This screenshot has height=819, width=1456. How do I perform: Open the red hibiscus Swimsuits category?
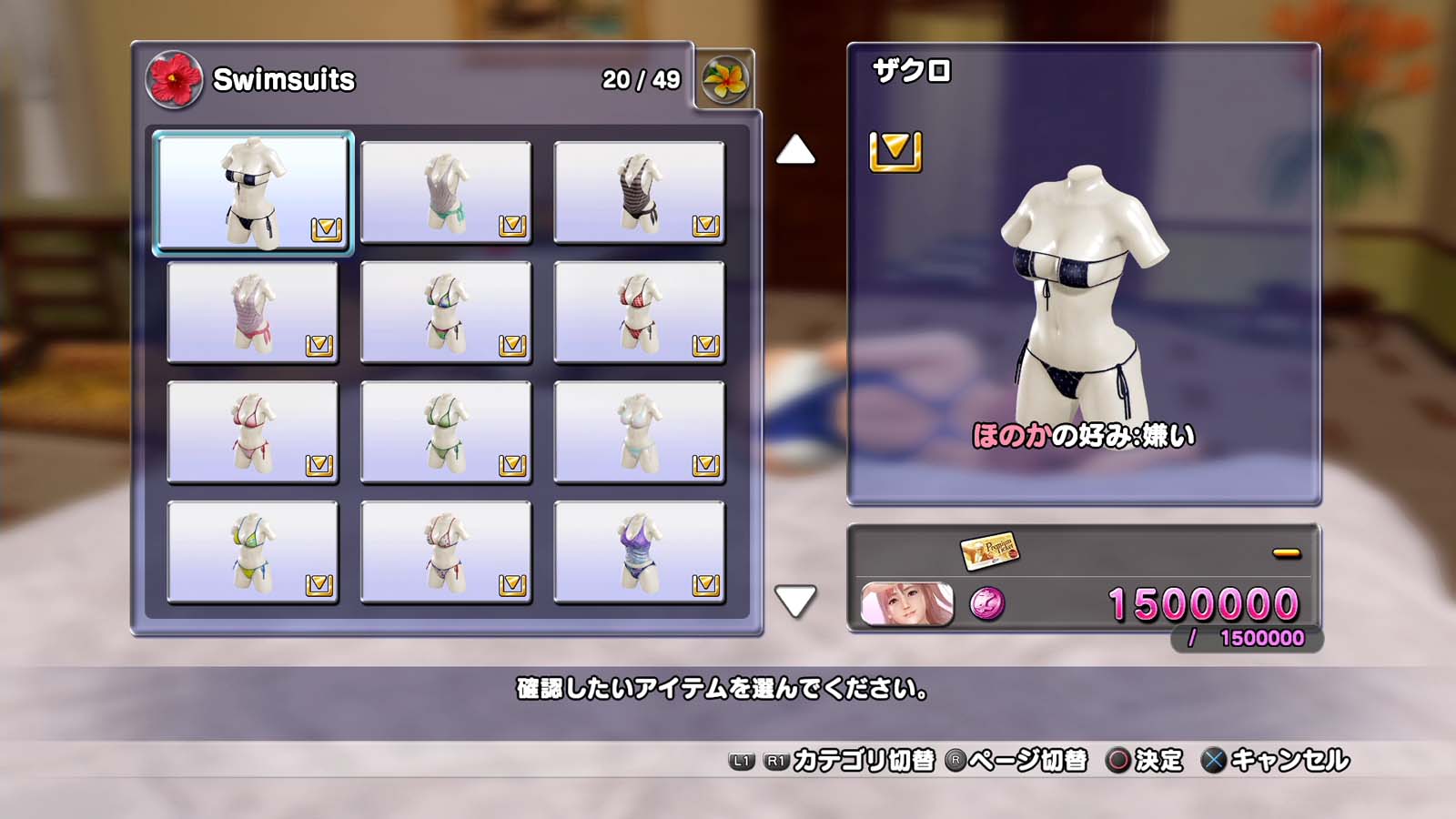174,80
